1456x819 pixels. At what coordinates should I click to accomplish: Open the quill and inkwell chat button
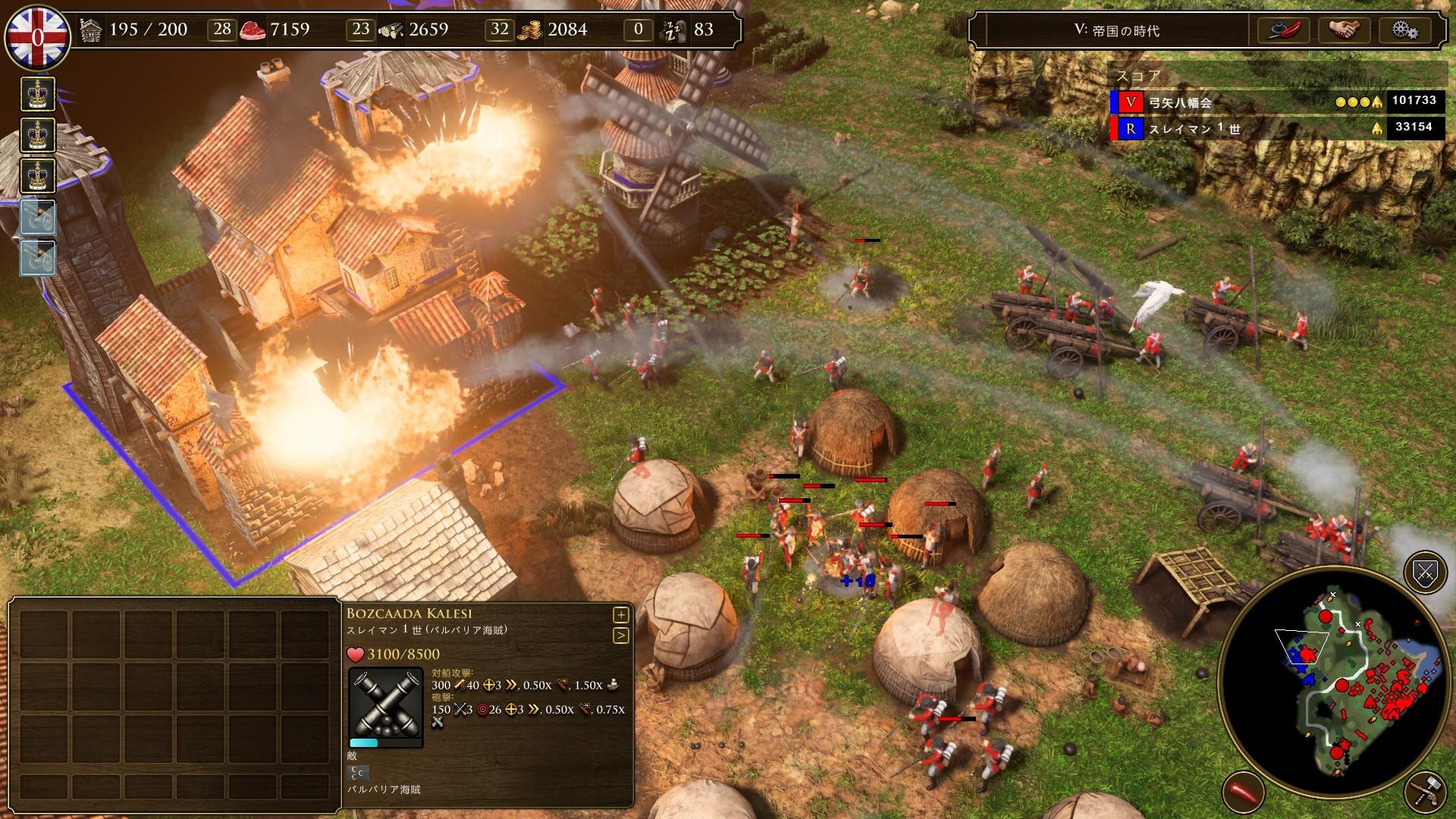click(x=1285, y=30)
